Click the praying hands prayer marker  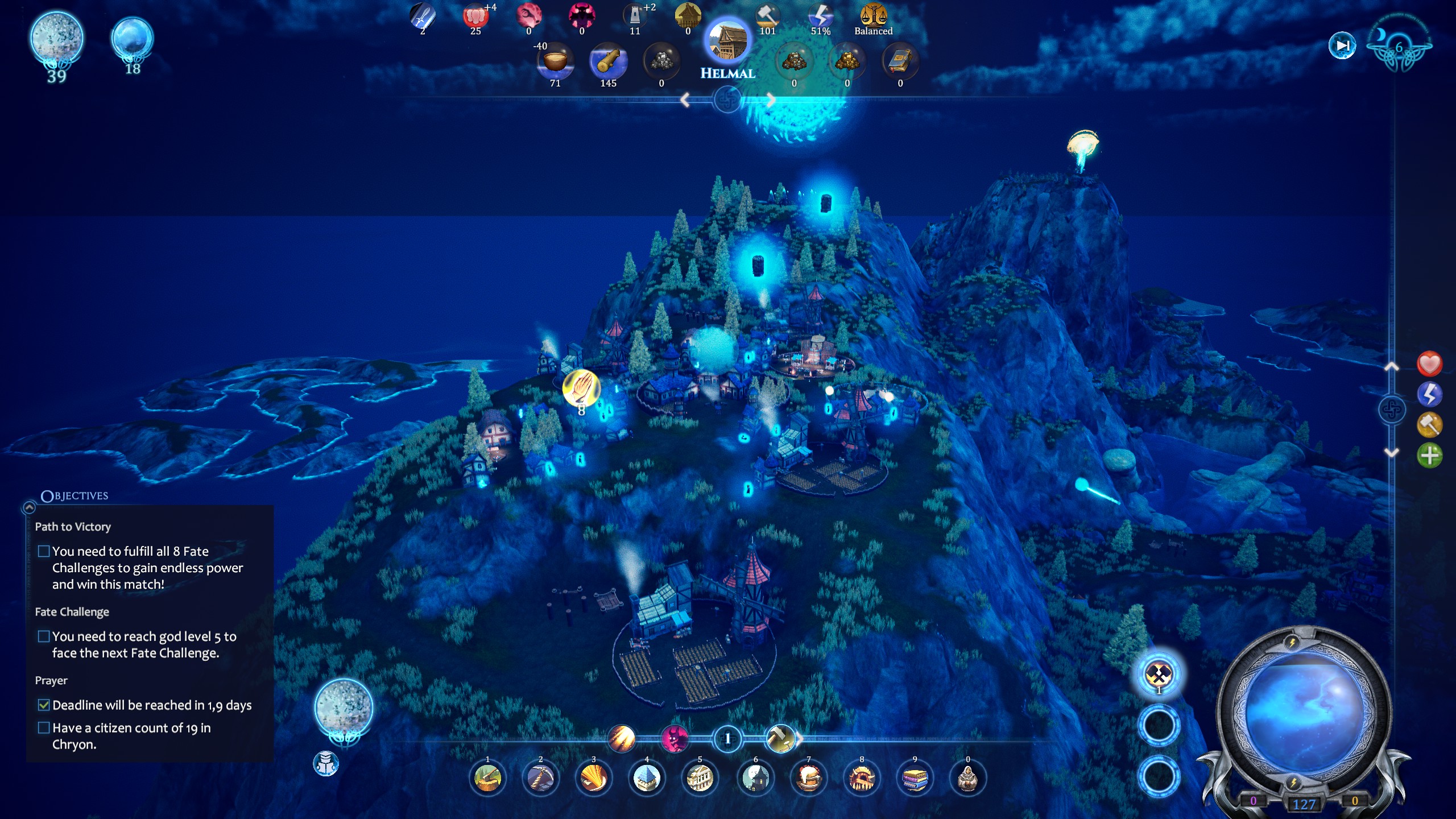[581, 388]
